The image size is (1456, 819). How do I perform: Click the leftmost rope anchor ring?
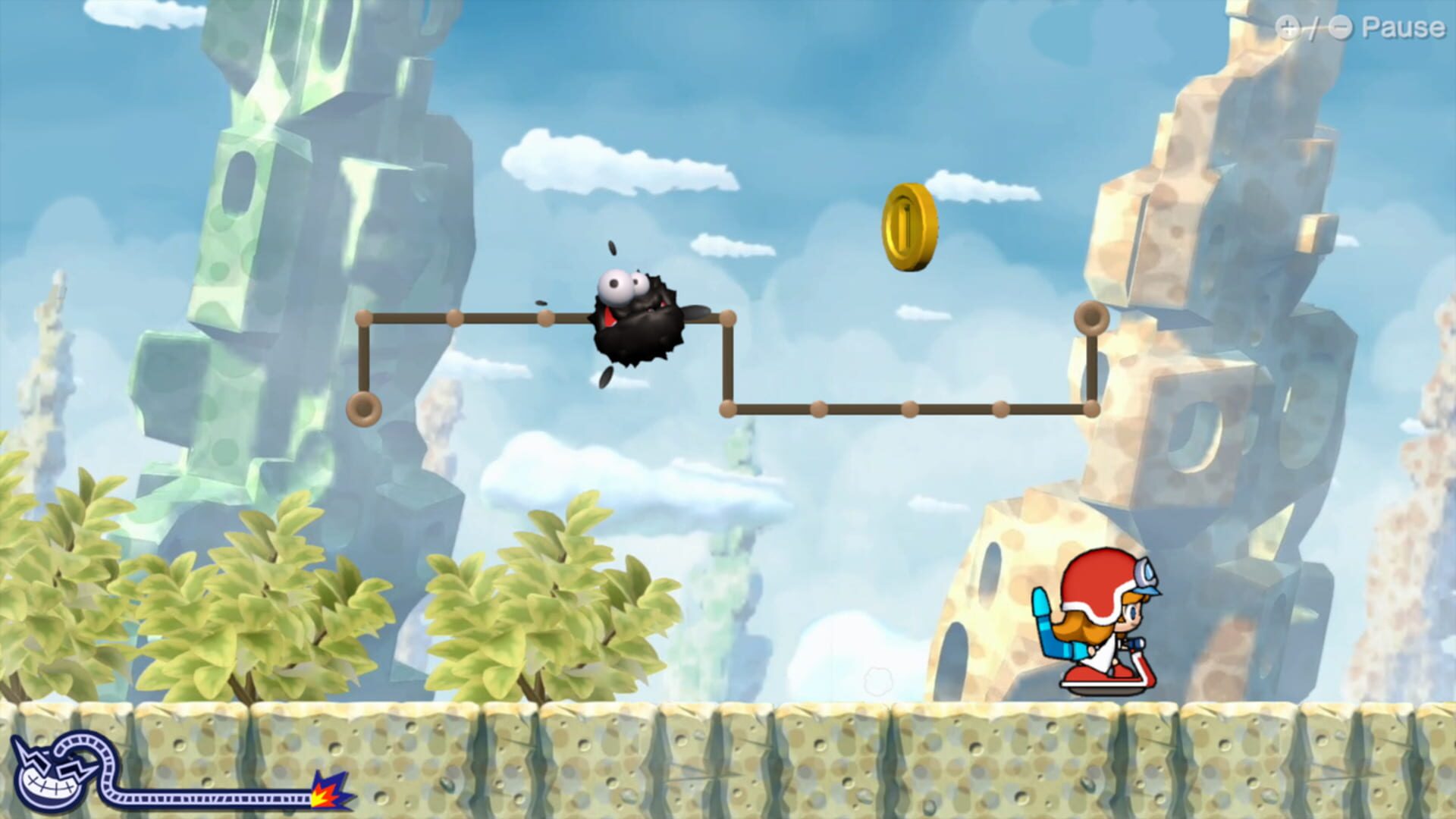click(364, 409)
